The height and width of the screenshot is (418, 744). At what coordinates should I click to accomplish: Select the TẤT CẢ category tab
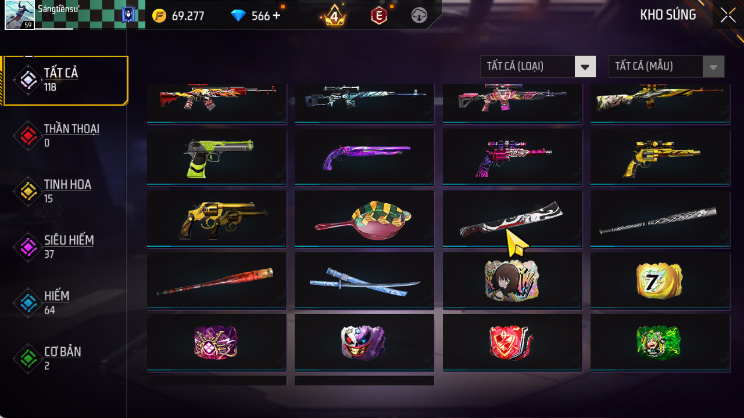click(x=65, y=80)
